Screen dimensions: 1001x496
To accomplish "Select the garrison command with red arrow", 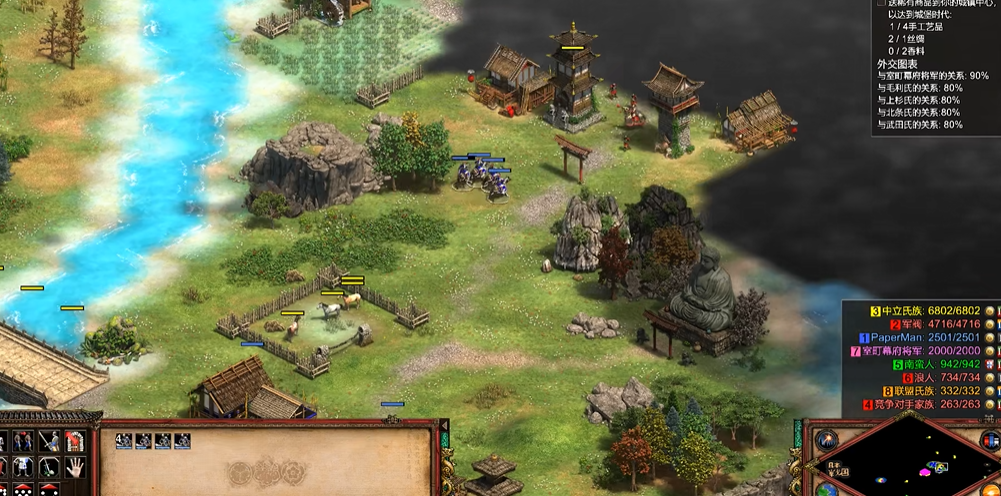I will click(73, 441).
